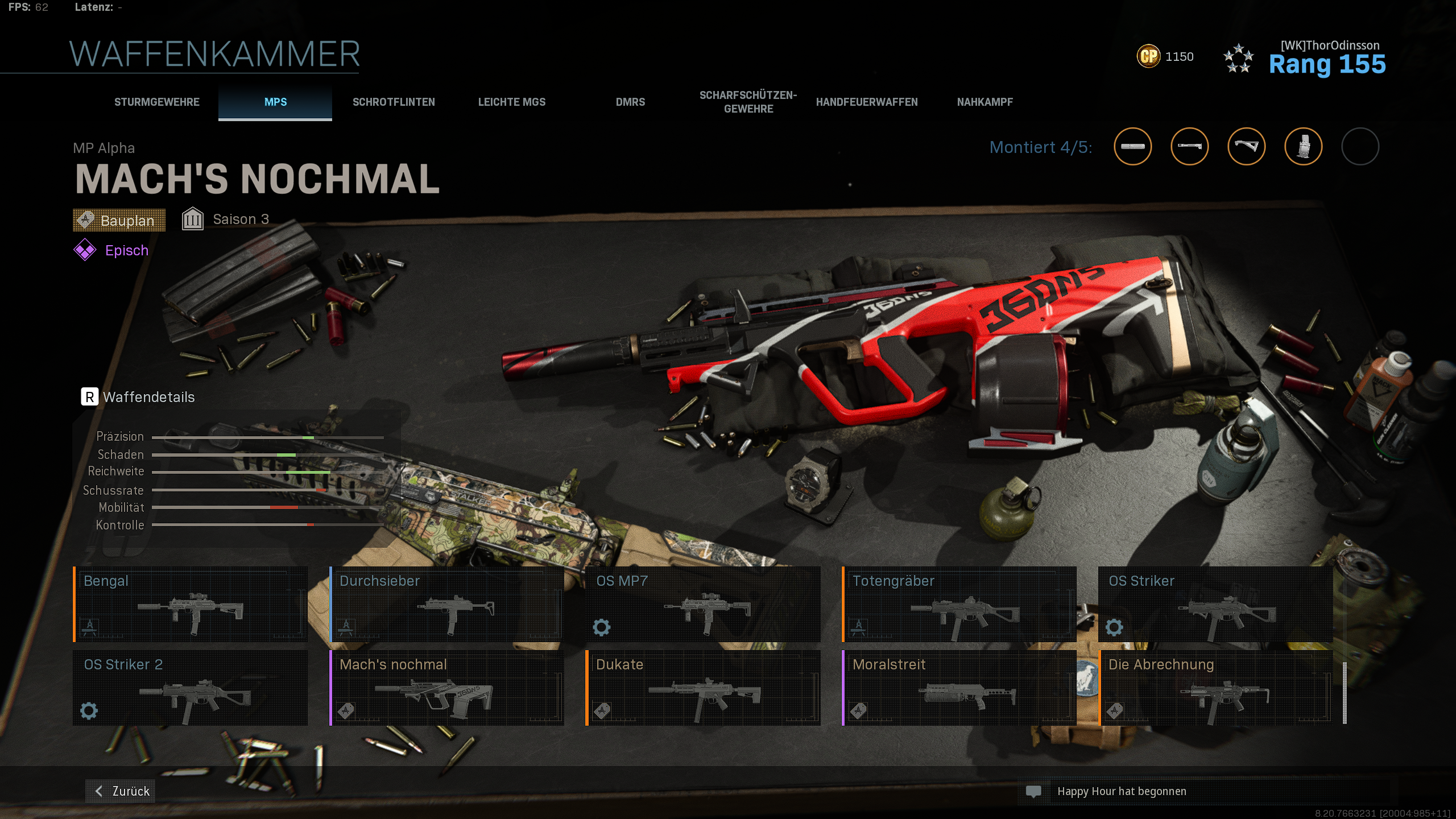This screenshot has height=819, width=1456.
Task: Choose the Moralstreit blueprint
Action: click(x=959, y=688)
